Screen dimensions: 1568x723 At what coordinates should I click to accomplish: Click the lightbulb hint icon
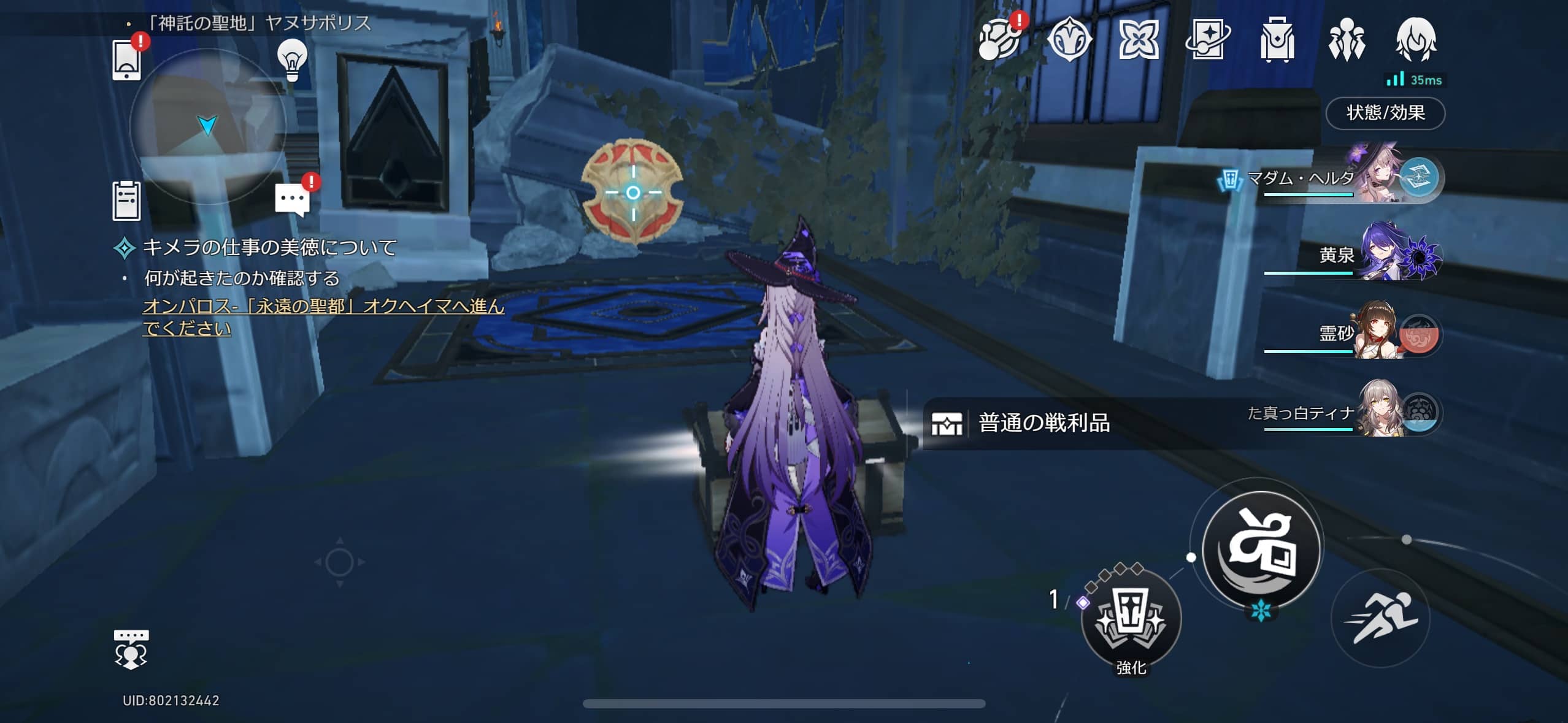294,61
